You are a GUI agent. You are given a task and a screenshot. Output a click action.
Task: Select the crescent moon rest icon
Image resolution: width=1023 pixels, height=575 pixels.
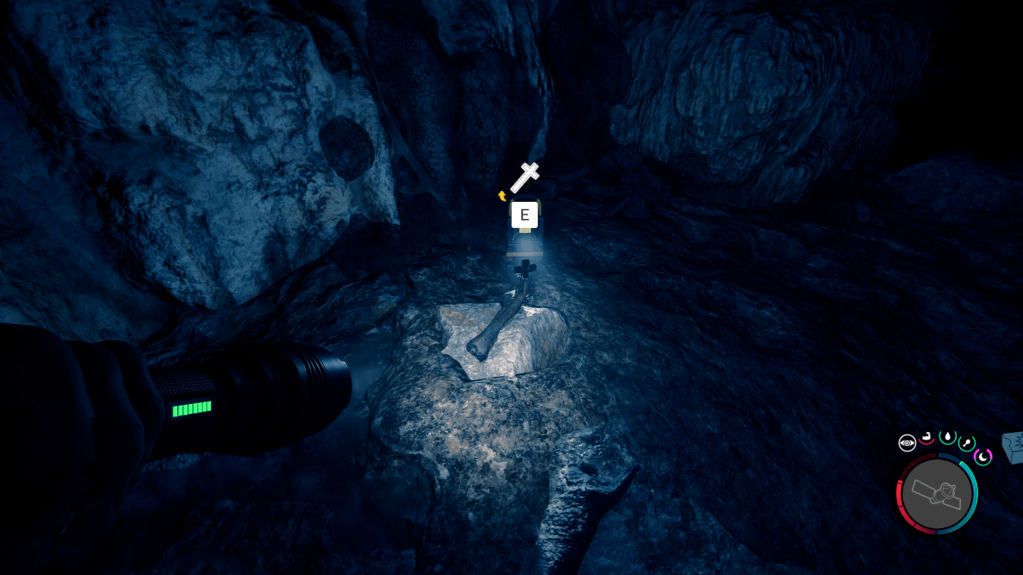(983, 456)
